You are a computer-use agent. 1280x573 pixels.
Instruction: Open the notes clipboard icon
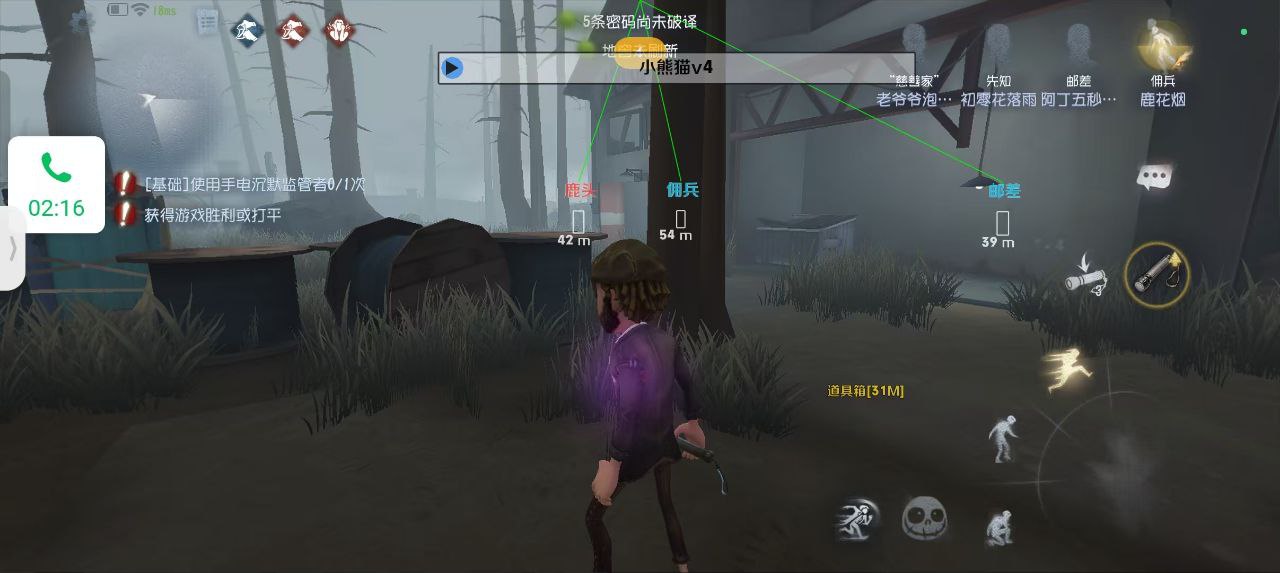[207, 21]
